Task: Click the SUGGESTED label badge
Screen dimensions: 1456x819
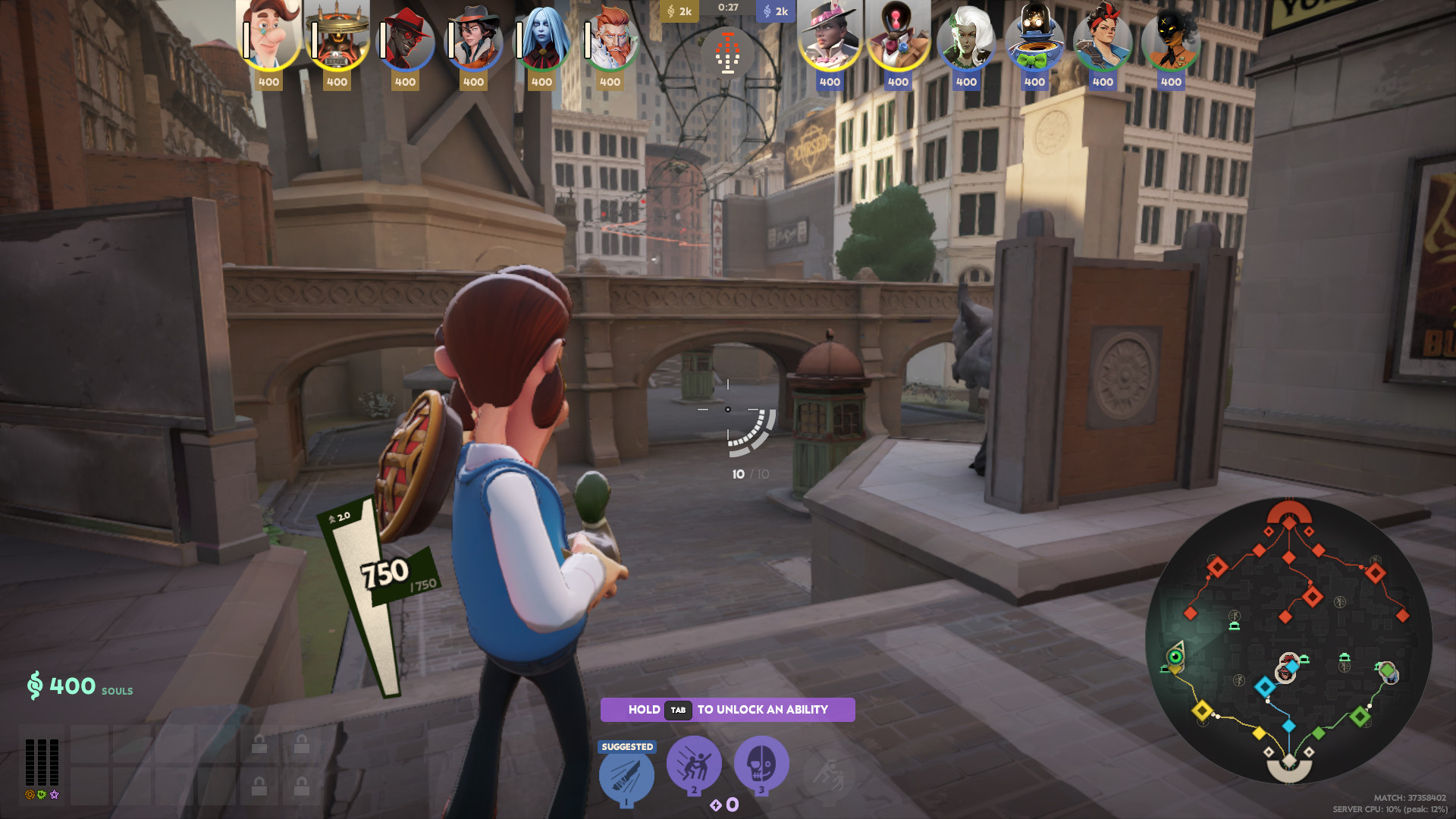Action: [x=626, y=746]
